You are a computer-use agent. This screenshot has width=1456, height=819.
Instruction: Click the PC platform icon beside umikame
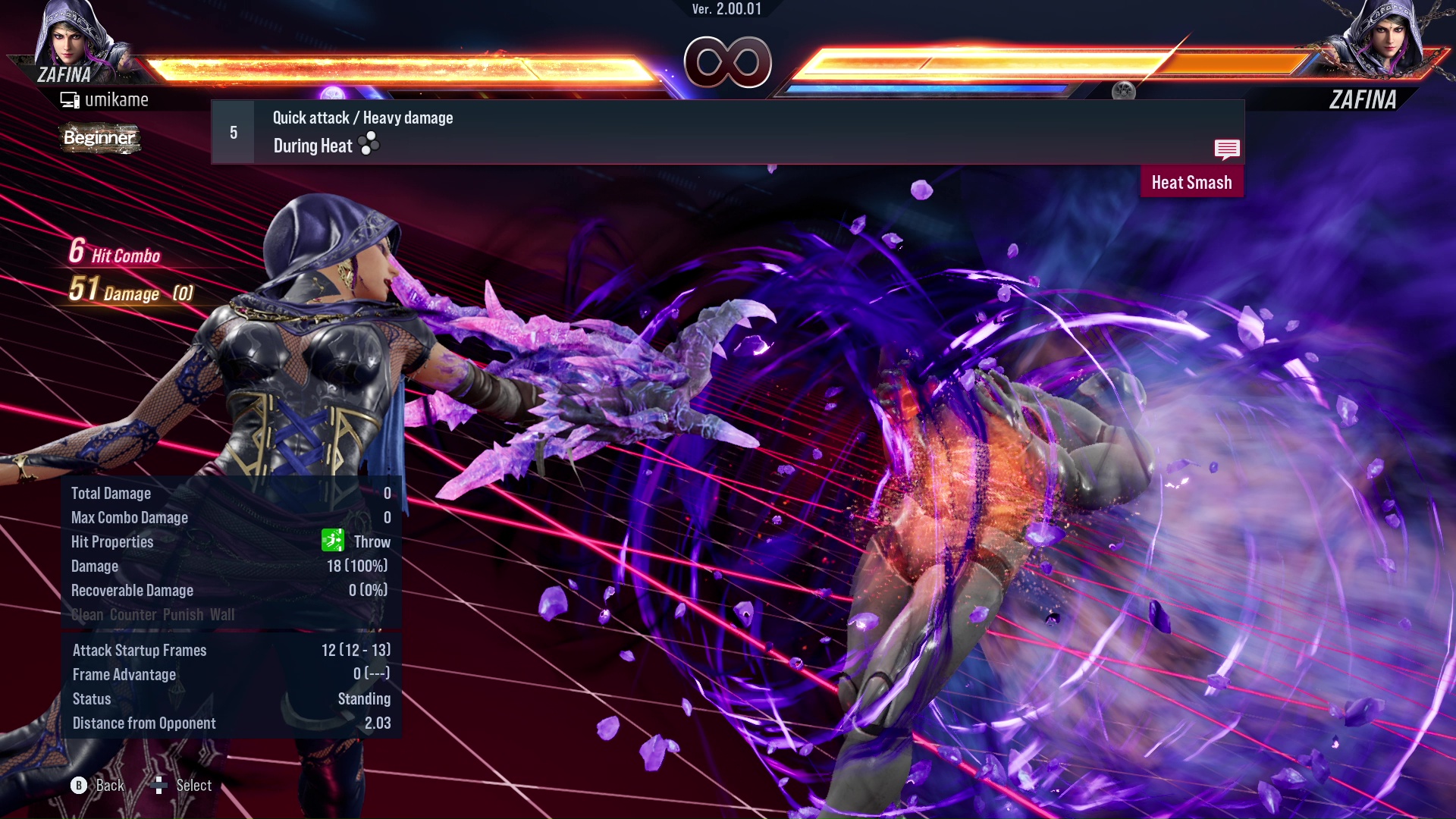click(x=71, y=99)
